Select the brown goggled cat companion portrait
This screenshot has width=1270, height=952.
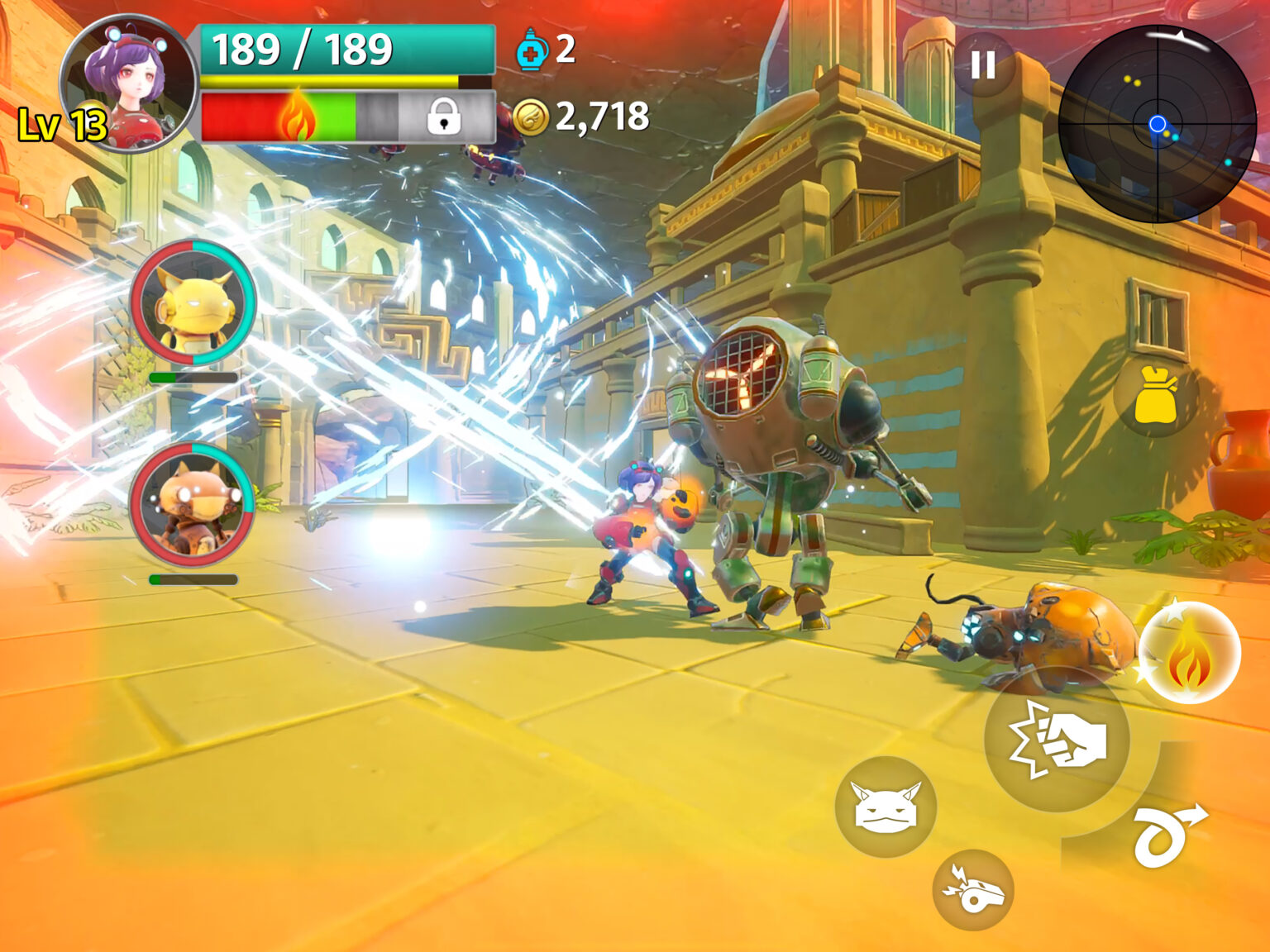pos(192,504)
